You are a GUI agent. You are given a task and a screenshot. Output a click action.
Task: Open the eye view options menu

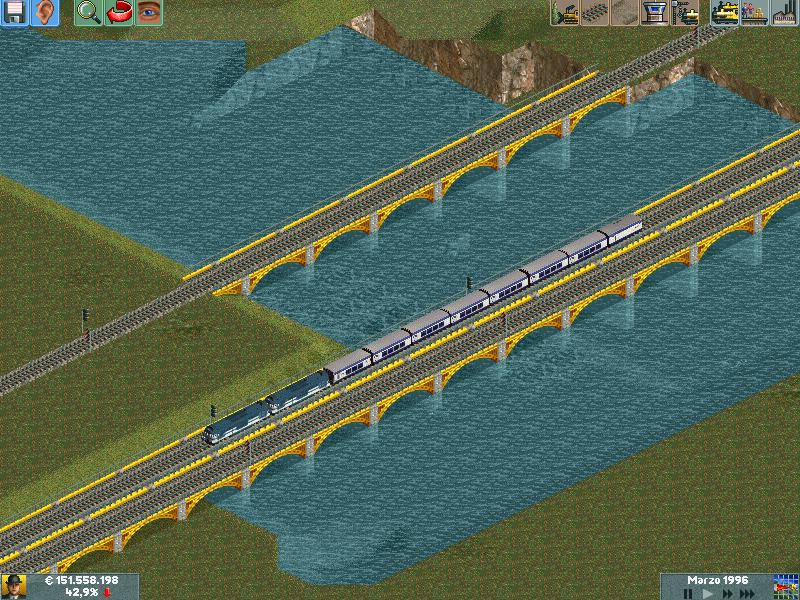(149, 13)
